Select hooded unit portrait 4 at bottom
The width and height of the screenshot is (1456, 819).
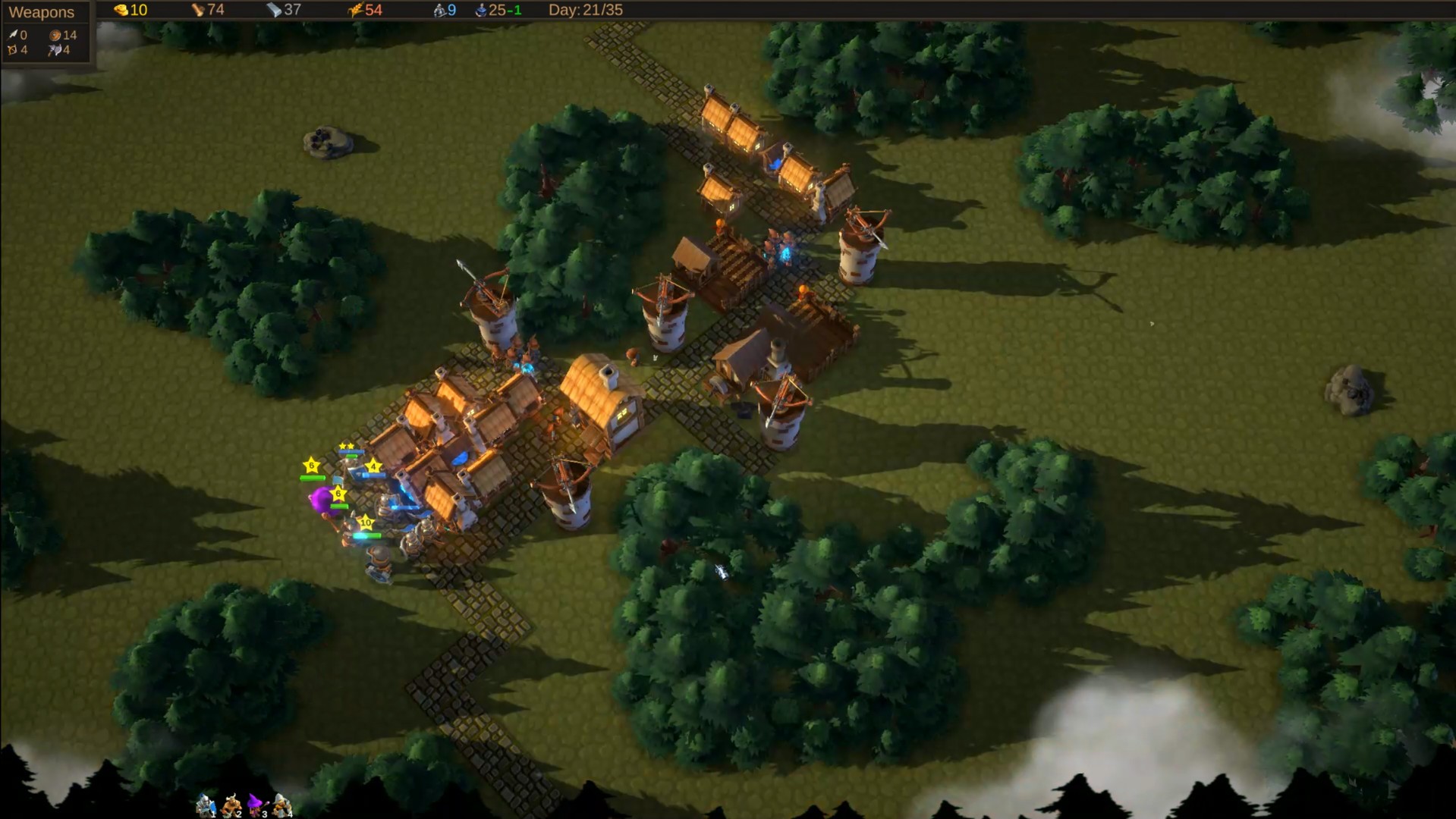281,802
